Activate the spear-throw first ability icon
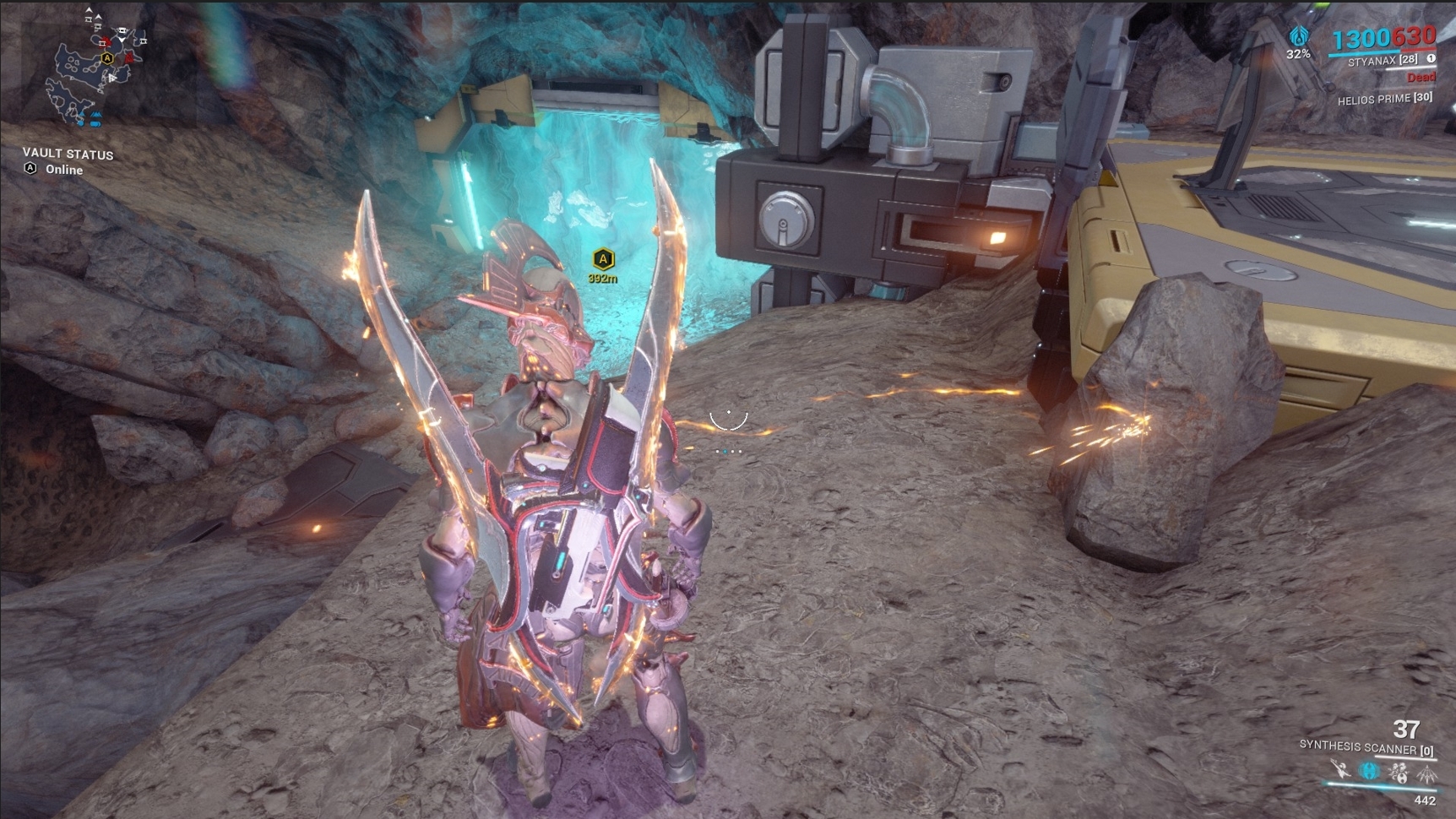 pos(1339,769)
